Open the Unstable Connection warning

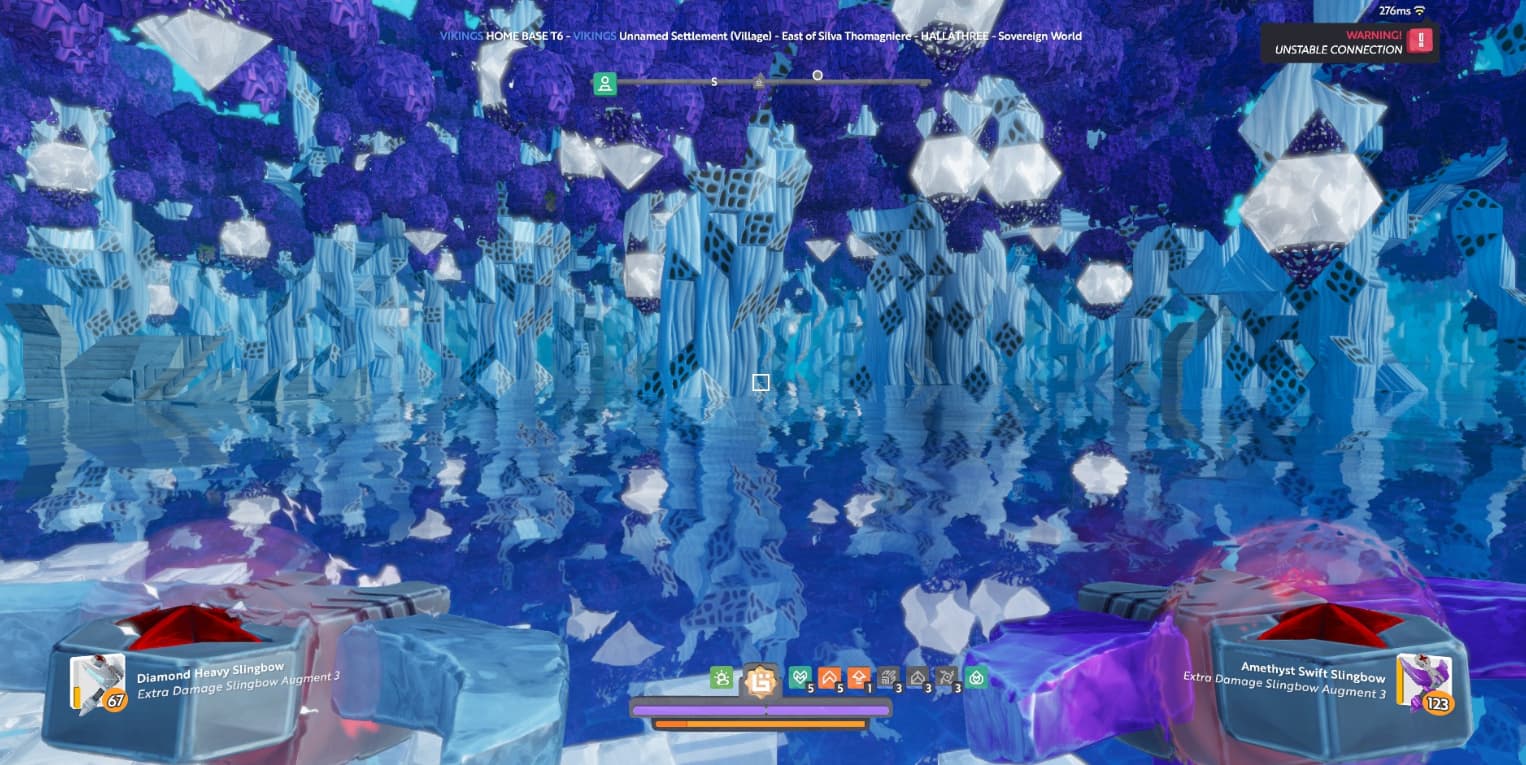pos(1338,43)
